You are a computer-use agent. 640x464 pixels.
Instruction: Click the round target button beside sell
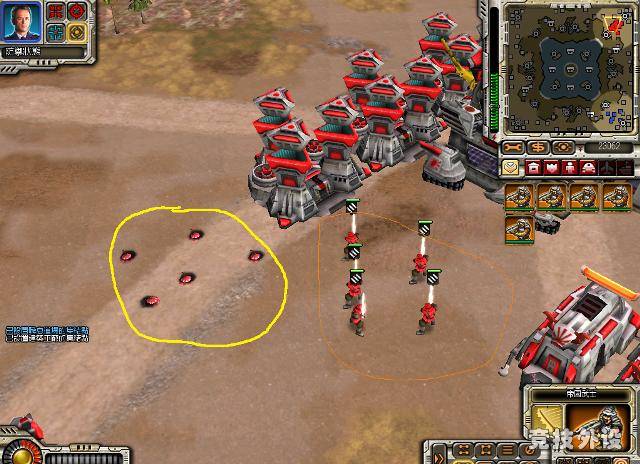(564, 147)
